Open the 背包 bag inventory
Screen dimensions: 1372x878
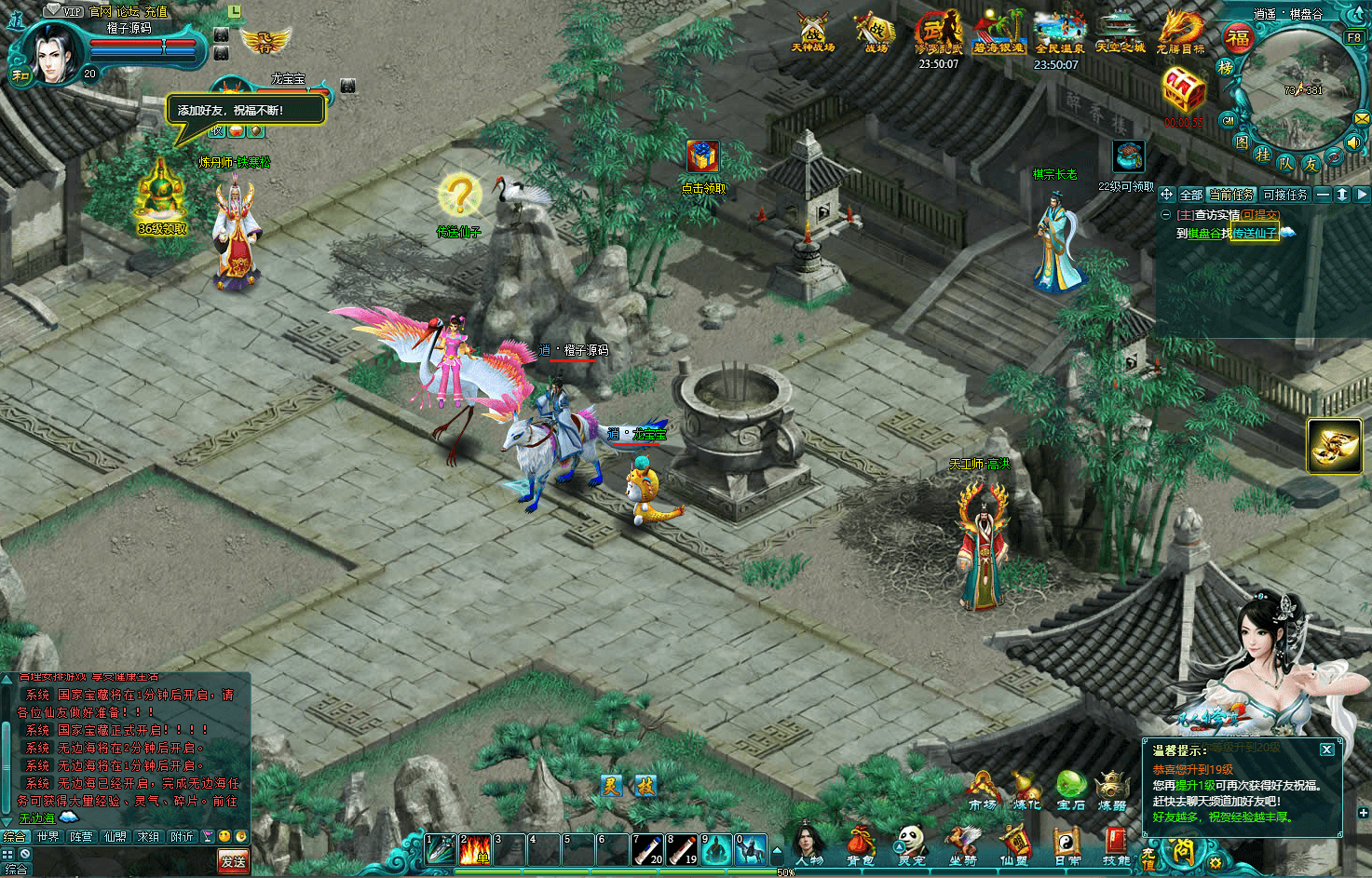coord(859,844)
